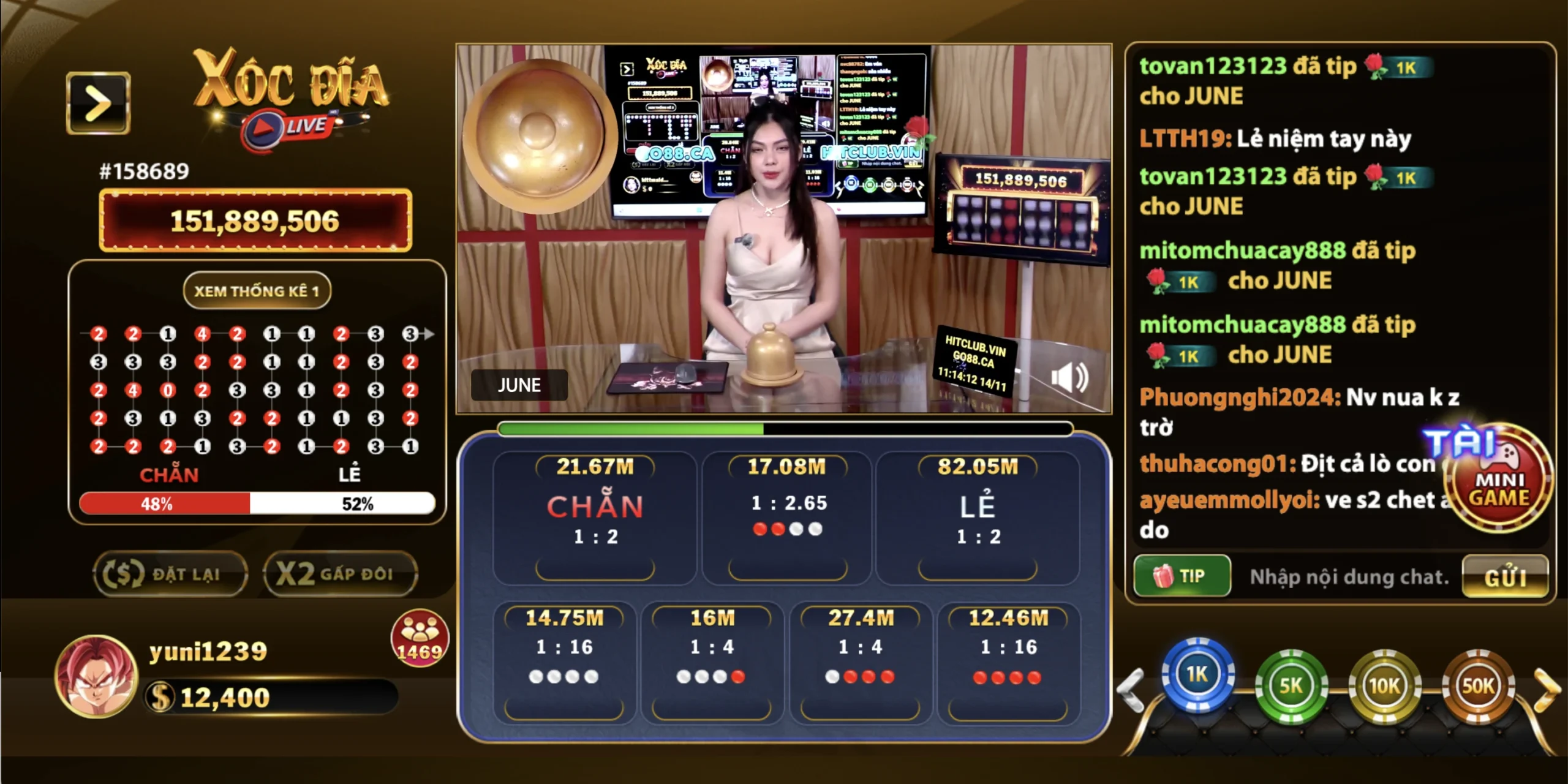Image resolution: width=1568 pixels, height=784 pixels.
Task: Focus the chat message input field
Action: (1349, 576)
